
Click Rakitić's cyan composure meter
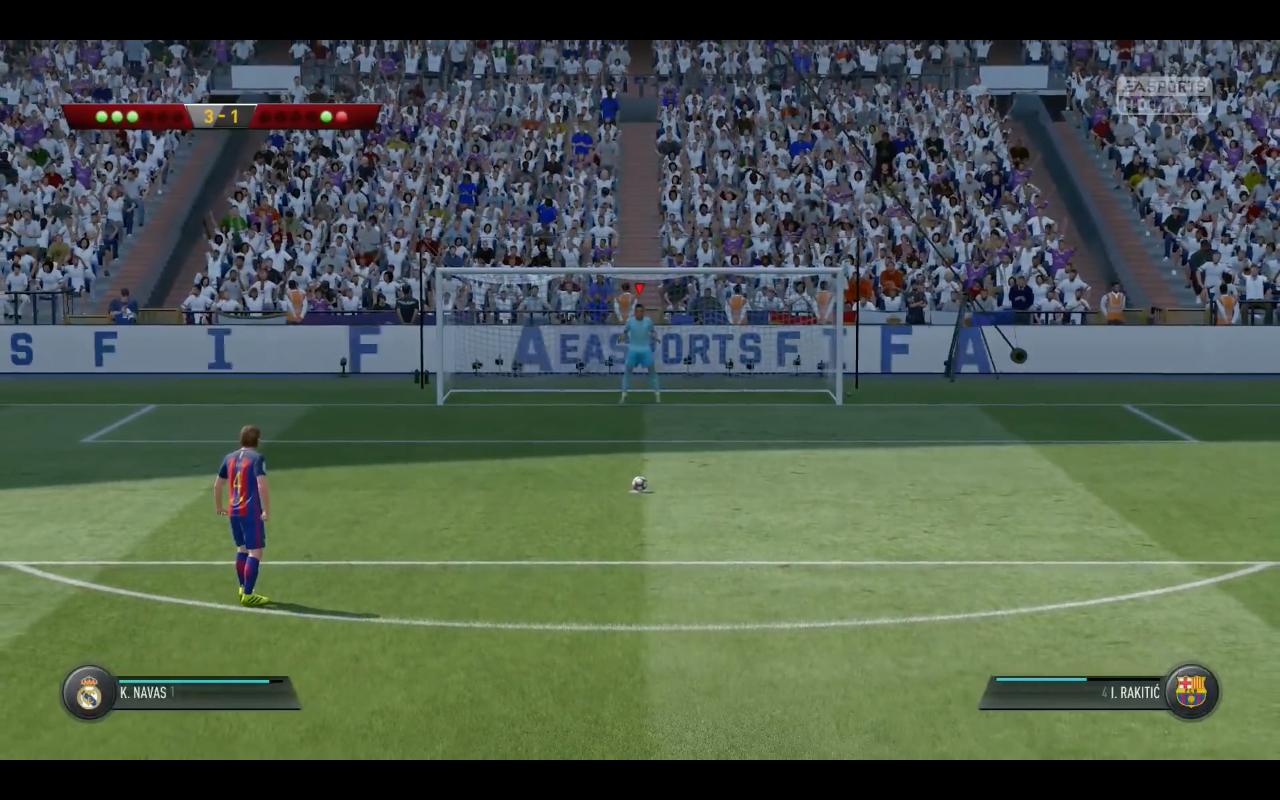[x=1040, y=679]
